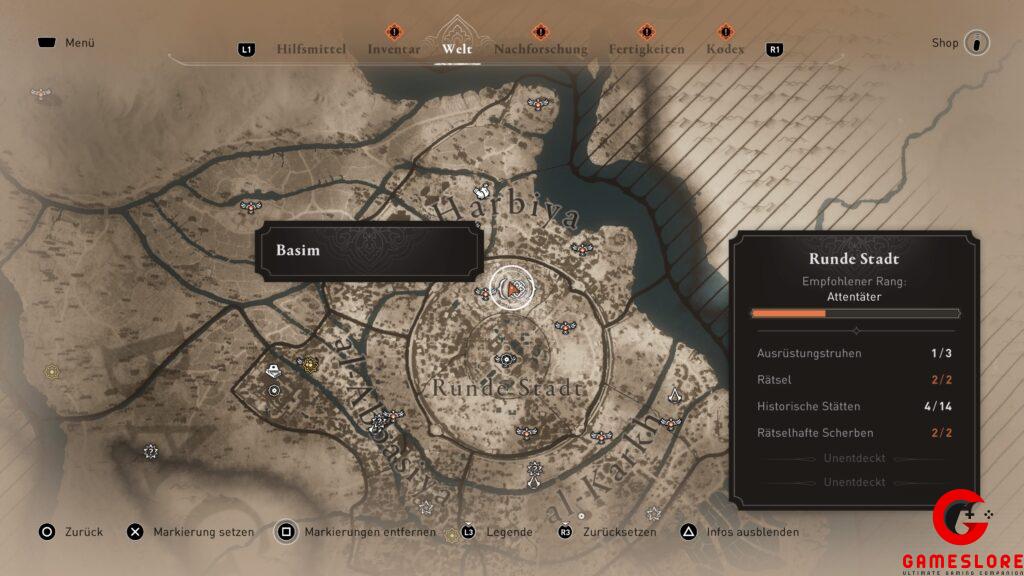Select the Welt tab
Image resolution: width=1024 pixels, height=576 pixels.
click(456, 49)
